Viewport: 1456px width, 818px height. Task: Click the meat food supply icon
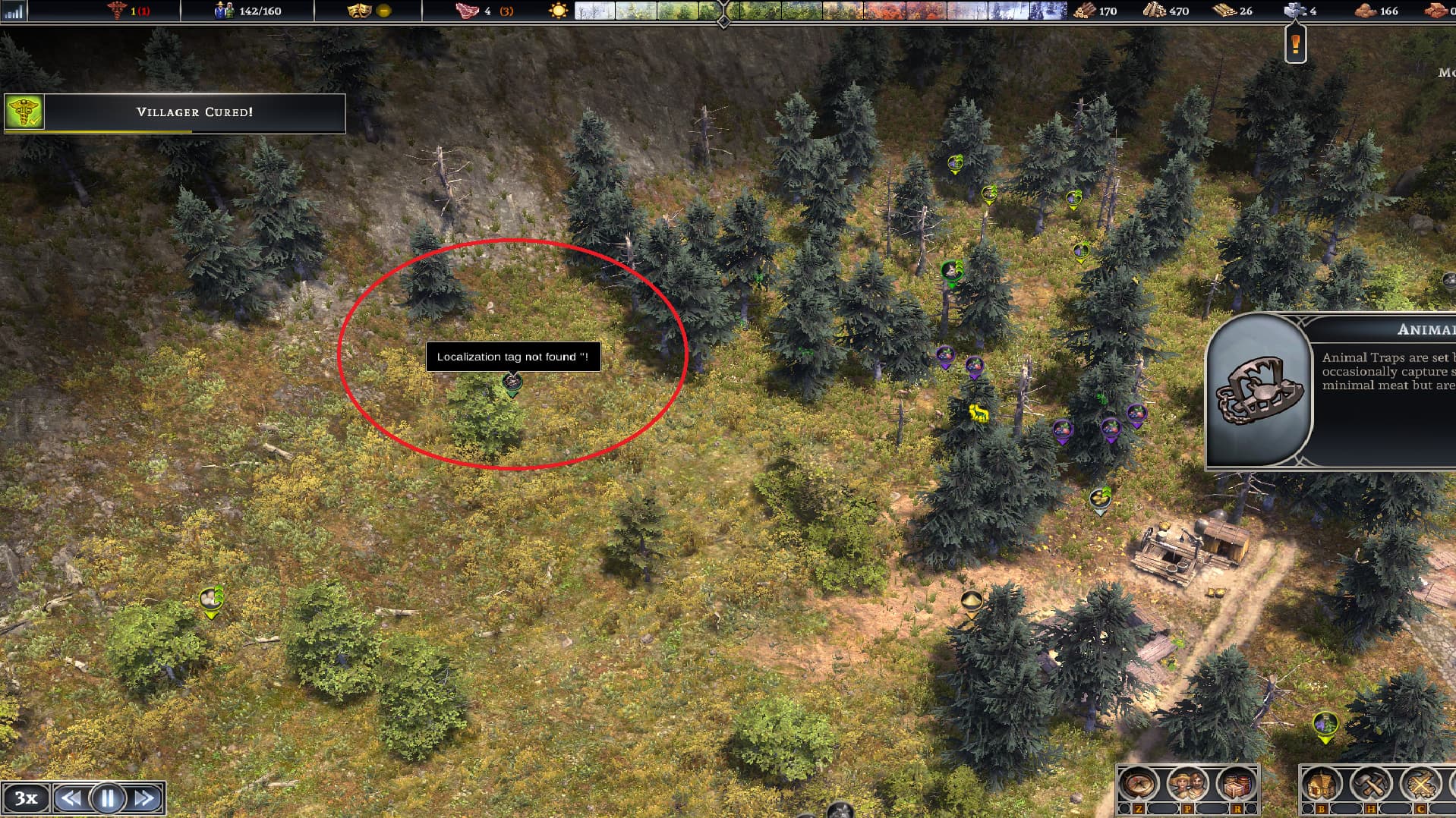(x=464, y=11)
